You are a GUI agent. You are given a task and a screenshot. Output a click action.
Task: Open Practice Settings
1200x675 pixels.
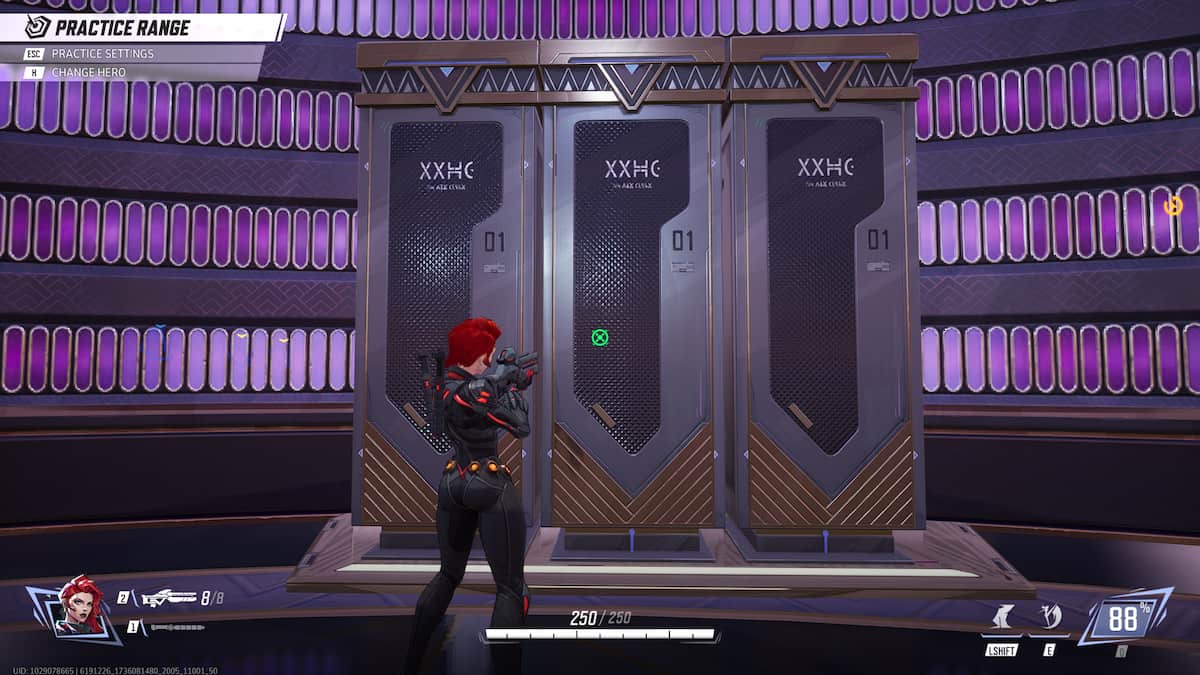(x=102, y=53)
